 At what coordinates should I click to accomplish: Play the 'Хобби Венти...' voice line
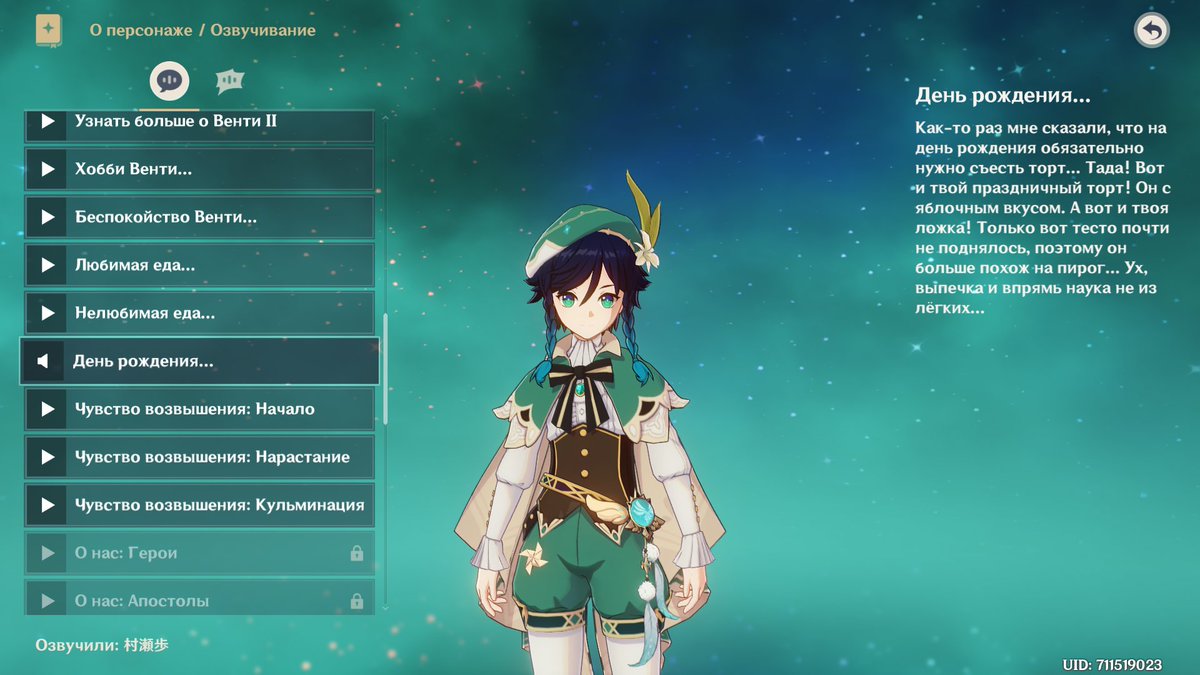point(47,169)
